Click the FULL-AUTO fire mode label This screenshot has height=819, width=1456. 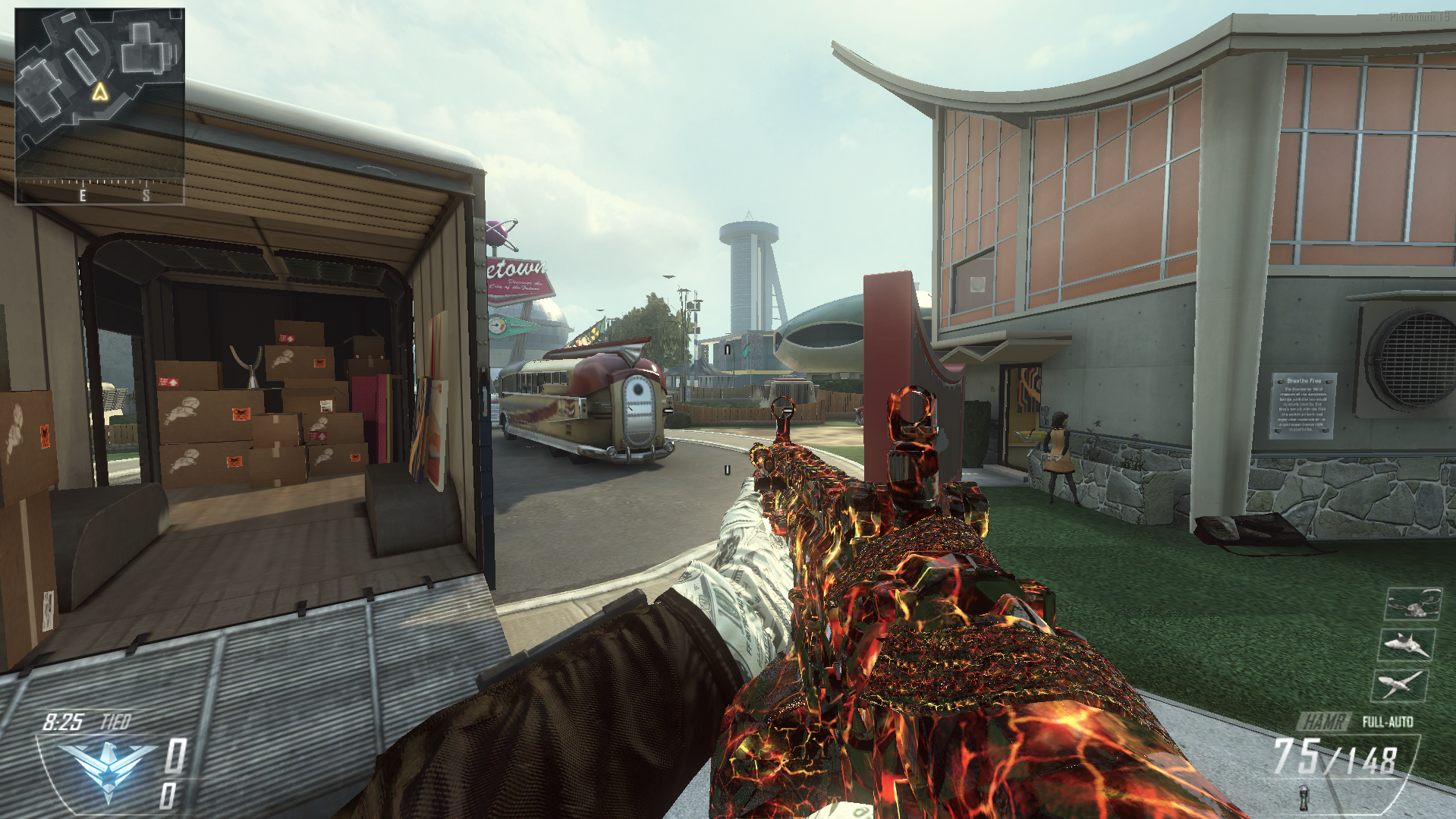coord(1387,721)
